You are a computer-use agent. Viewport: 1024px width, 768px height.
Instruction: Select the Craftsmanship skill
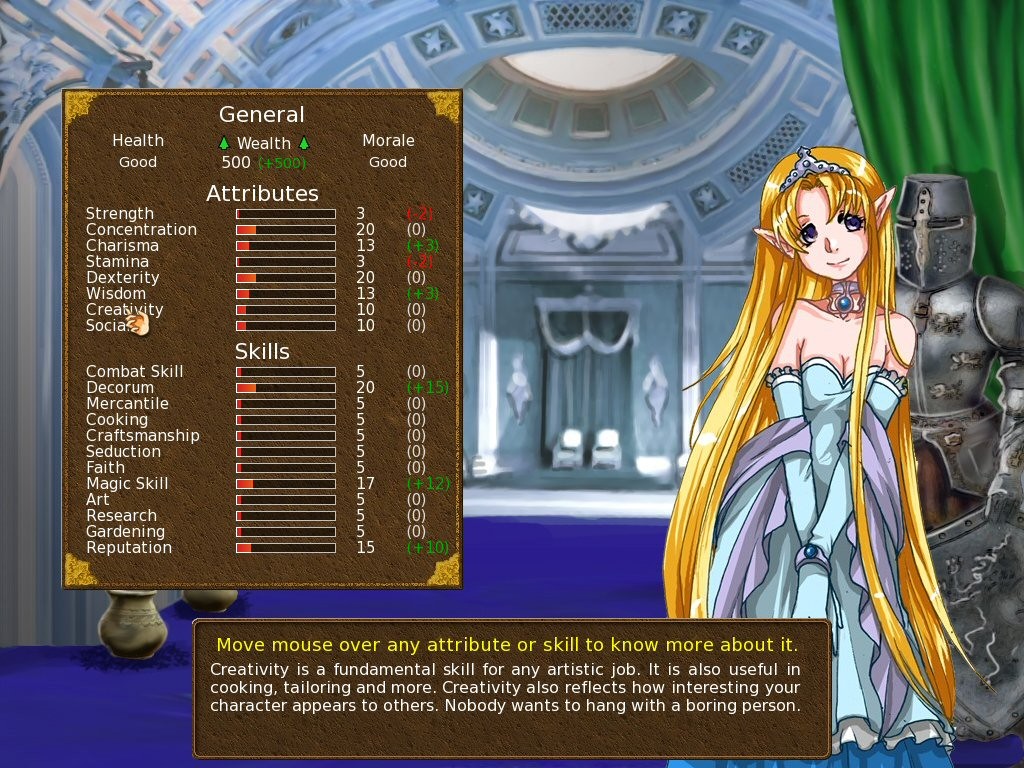point(143,436)
